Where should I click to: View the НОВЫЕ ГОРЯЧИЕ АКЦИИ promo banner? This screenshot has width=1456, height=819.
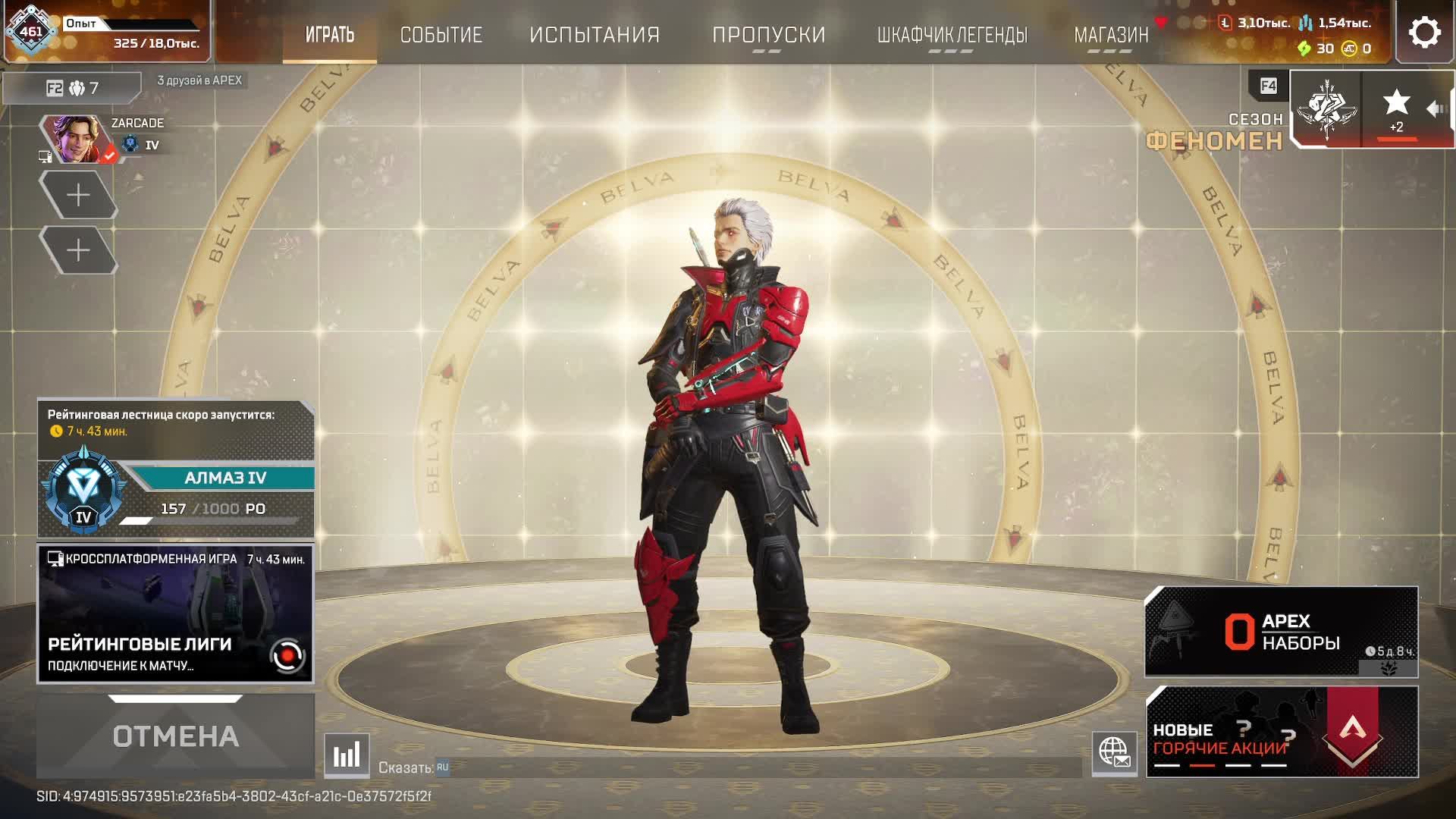click(1281, 732)
